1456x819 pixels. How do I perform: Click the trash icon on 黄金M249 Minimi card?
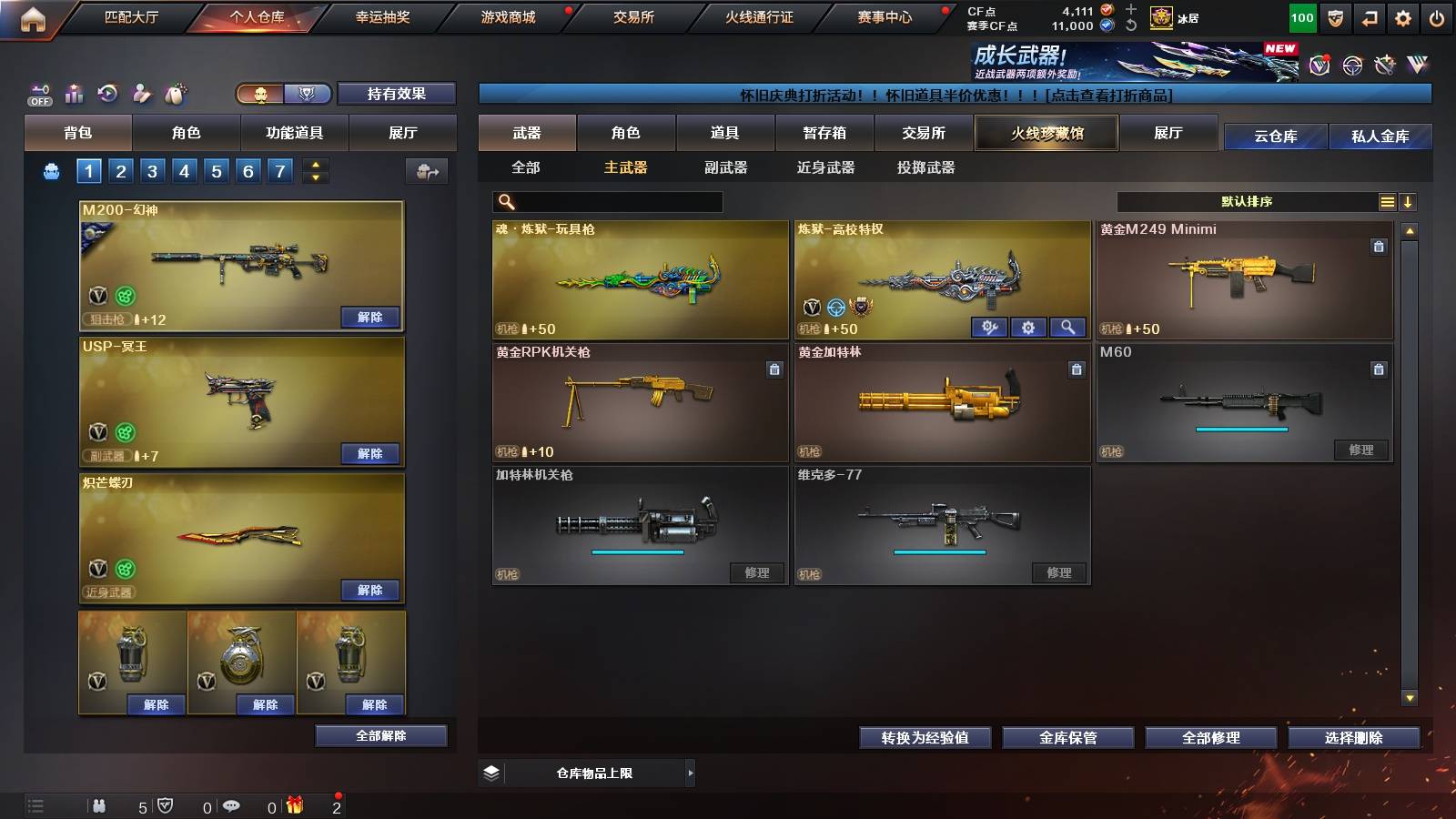(1380, 245)
